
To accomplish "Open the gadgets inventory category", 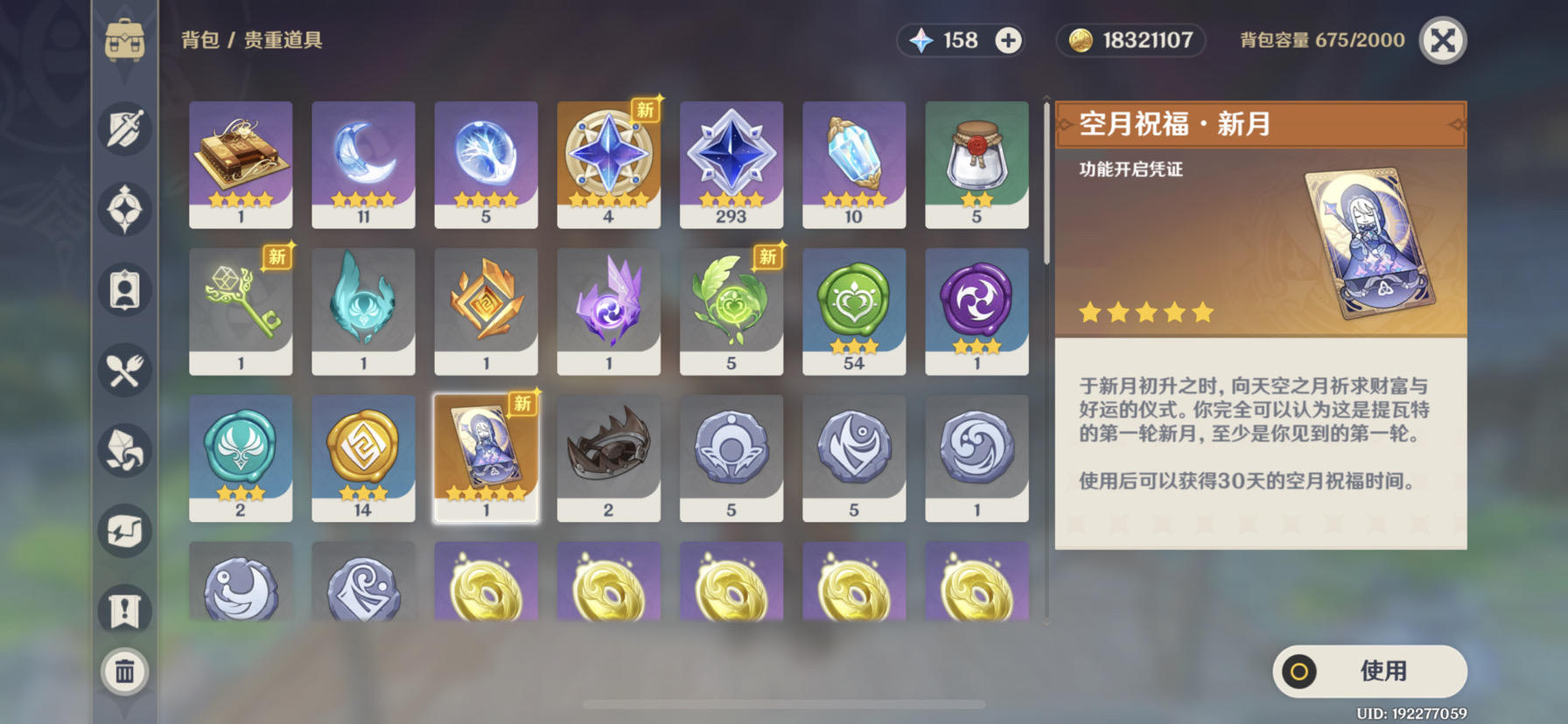I will coord(125,530).
